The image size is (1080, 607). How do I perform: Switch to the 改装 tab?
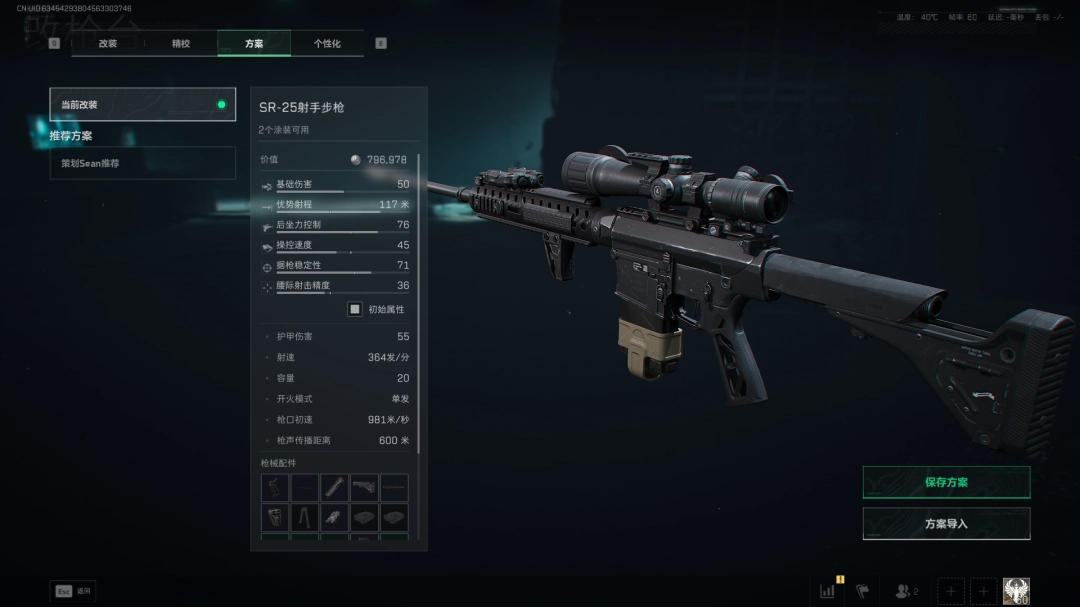pyautogui.click(x=108, y=44)
